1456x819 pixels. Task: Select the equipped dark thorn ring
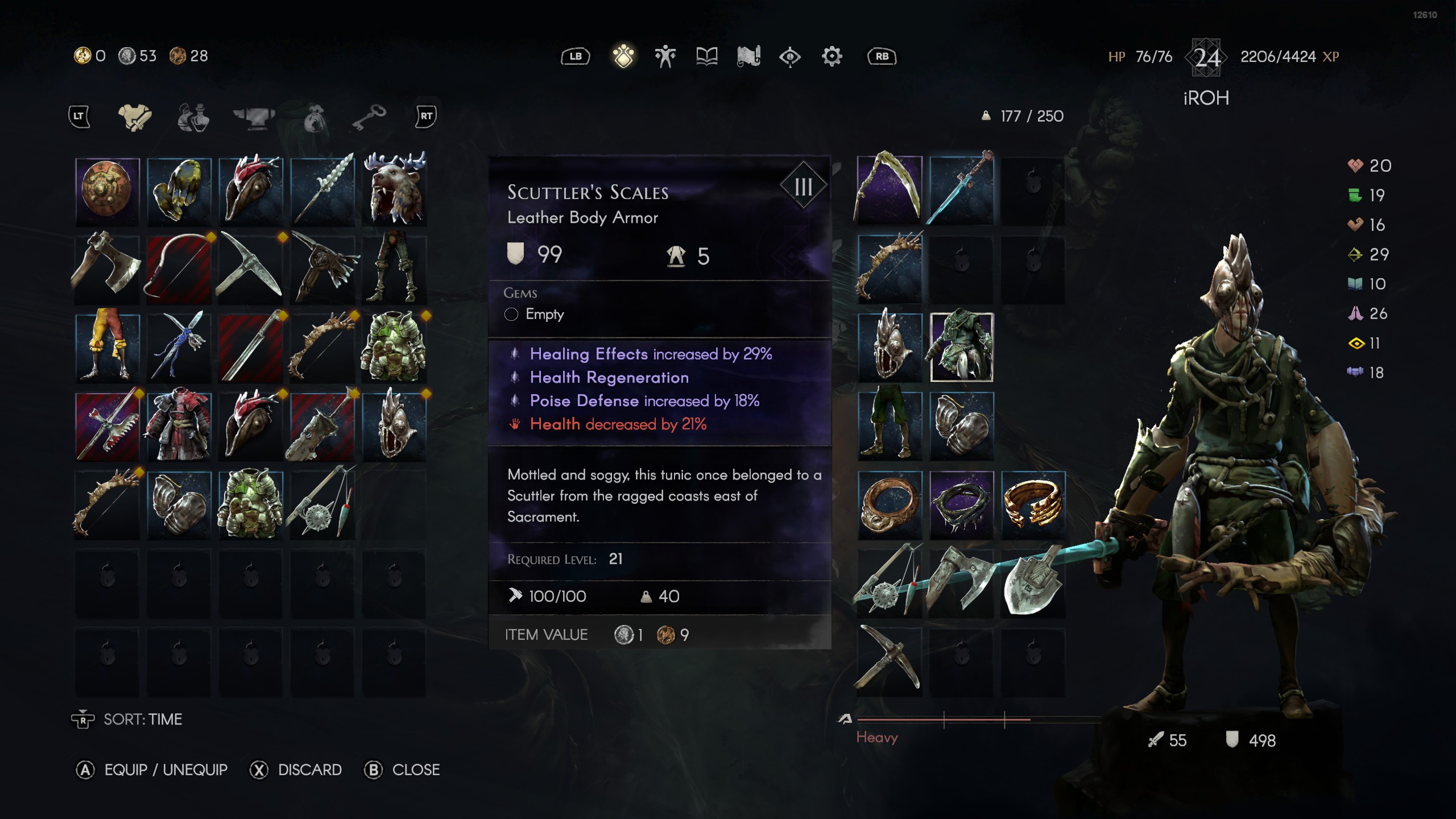[962, 504]
